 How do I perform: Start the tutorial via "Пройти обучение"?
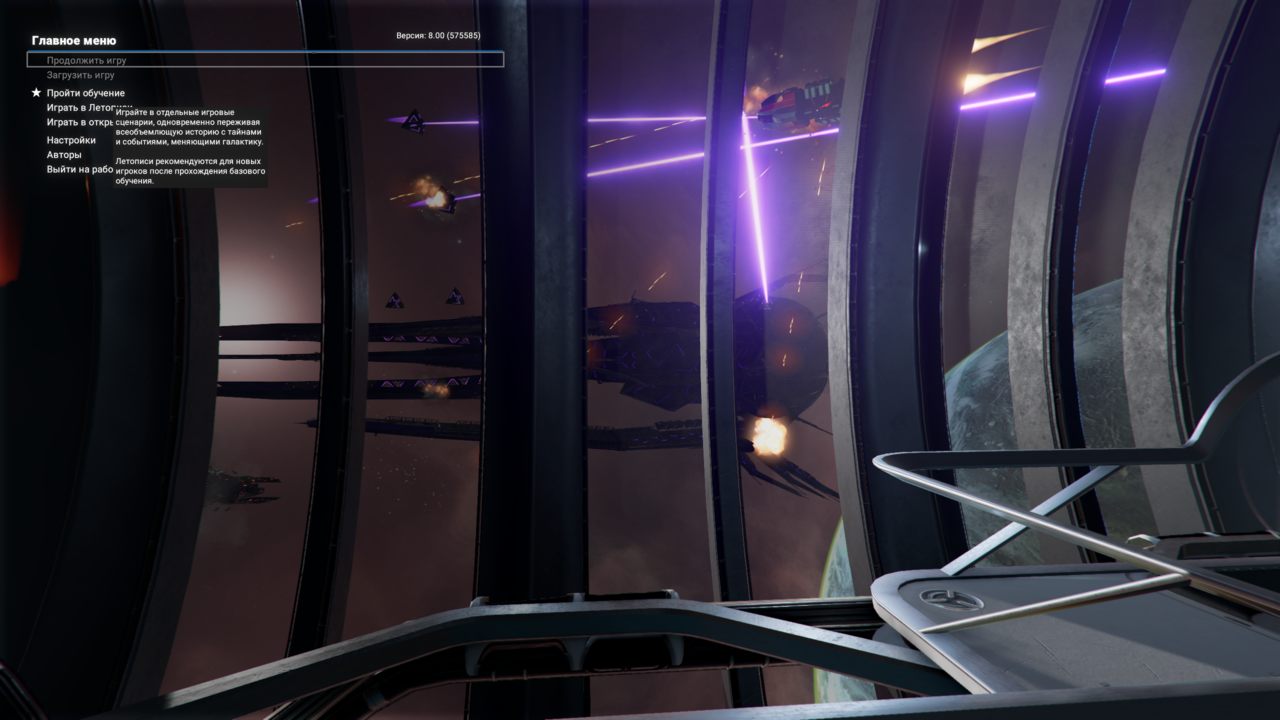point(85,93)
